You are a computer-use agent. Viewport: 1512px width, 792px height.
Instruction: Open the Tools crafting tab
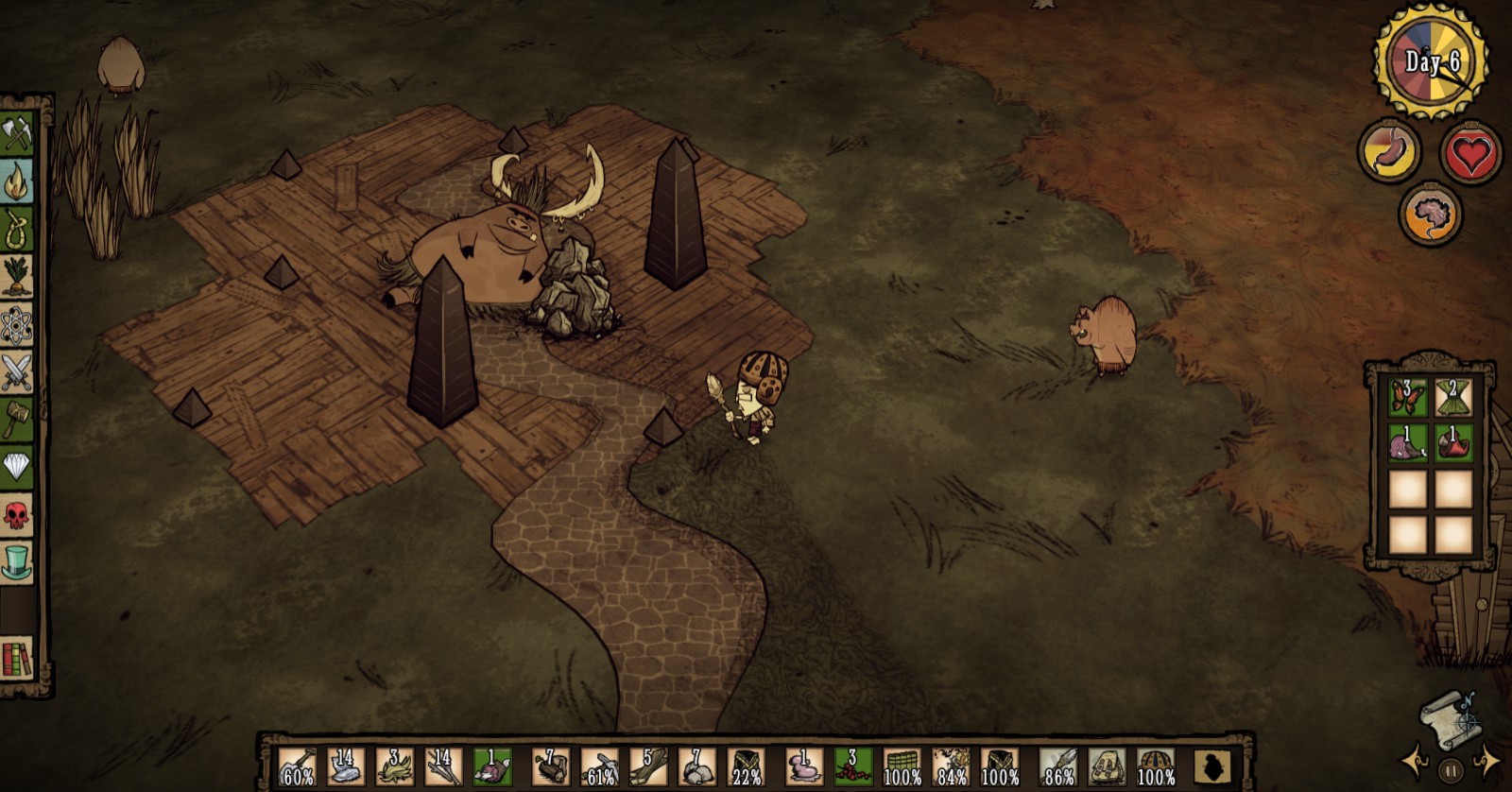point(17,134)
